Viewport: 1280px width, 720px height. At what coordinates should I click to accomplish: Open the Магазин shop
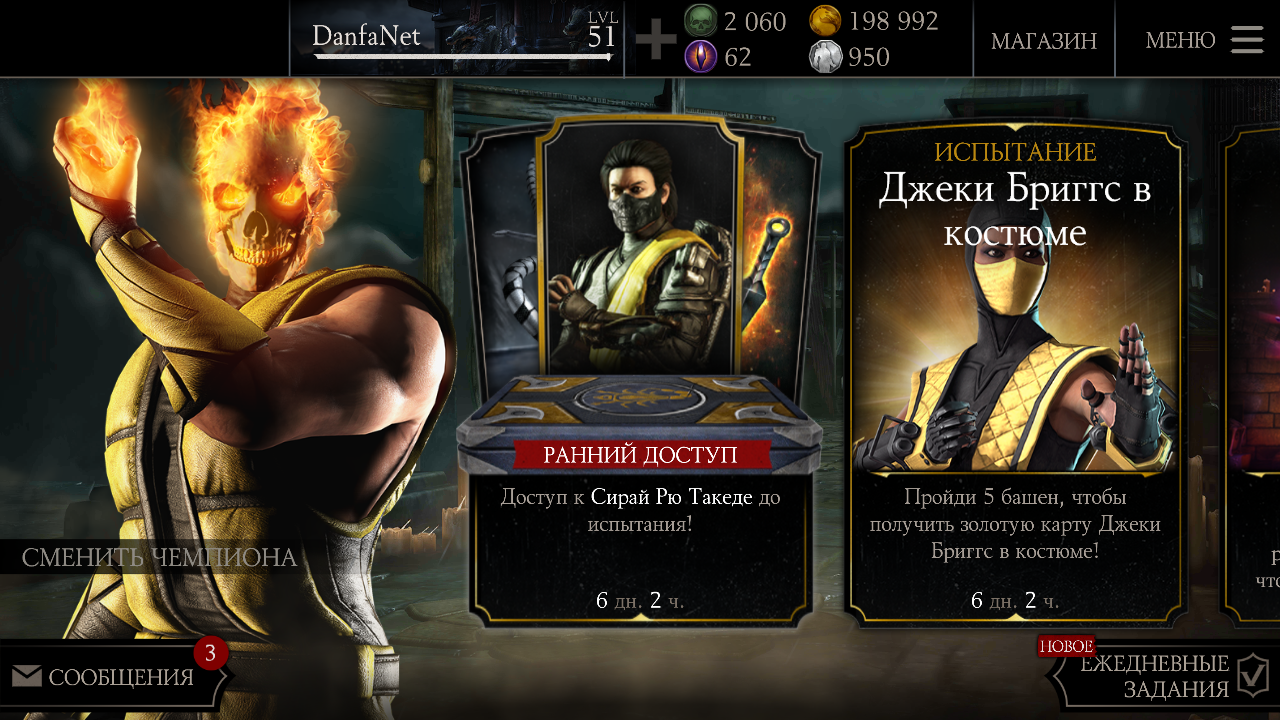pos(1043,40)
